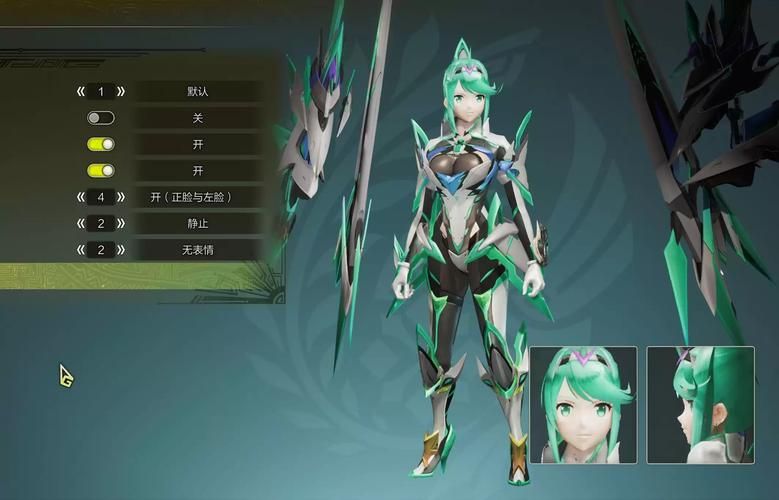The image size is (779, 500).
Task: Switch to the next expression after 无表情
Action: (x=121, y=250)
